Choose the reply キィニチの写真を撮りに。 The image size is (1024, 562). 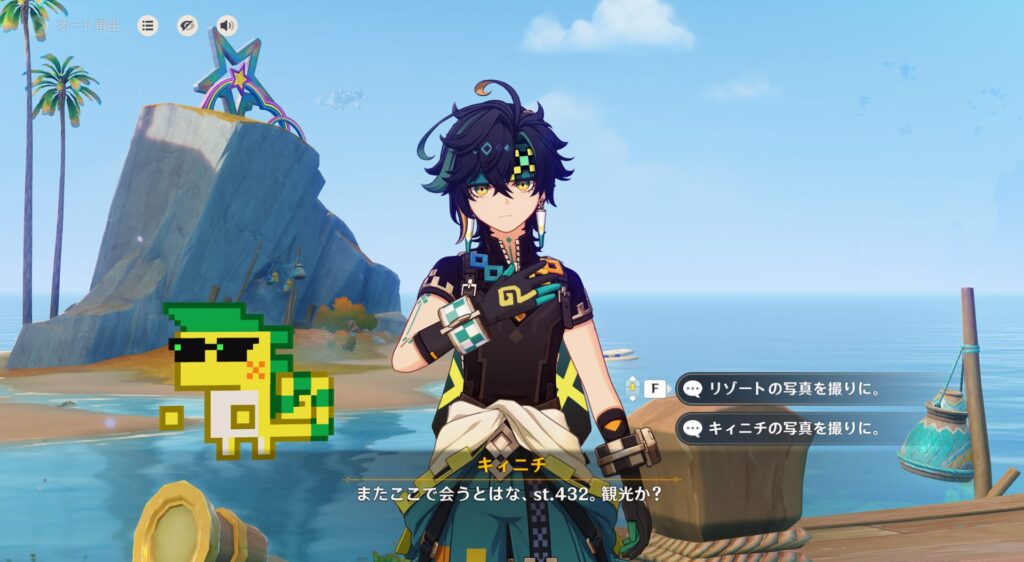(x=790, y=429)
